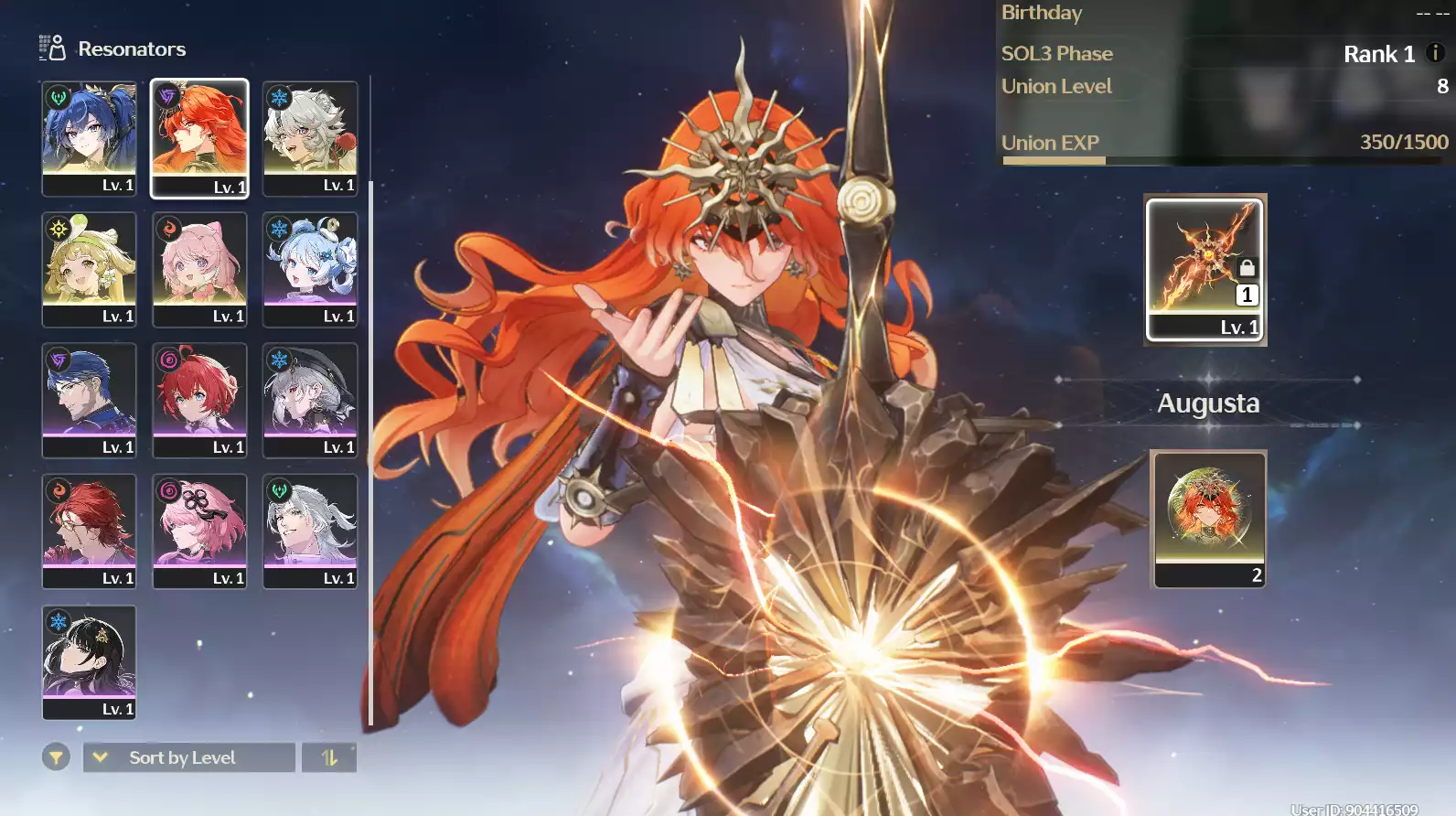Open the Sort by Level dropdown

point(189,757)
